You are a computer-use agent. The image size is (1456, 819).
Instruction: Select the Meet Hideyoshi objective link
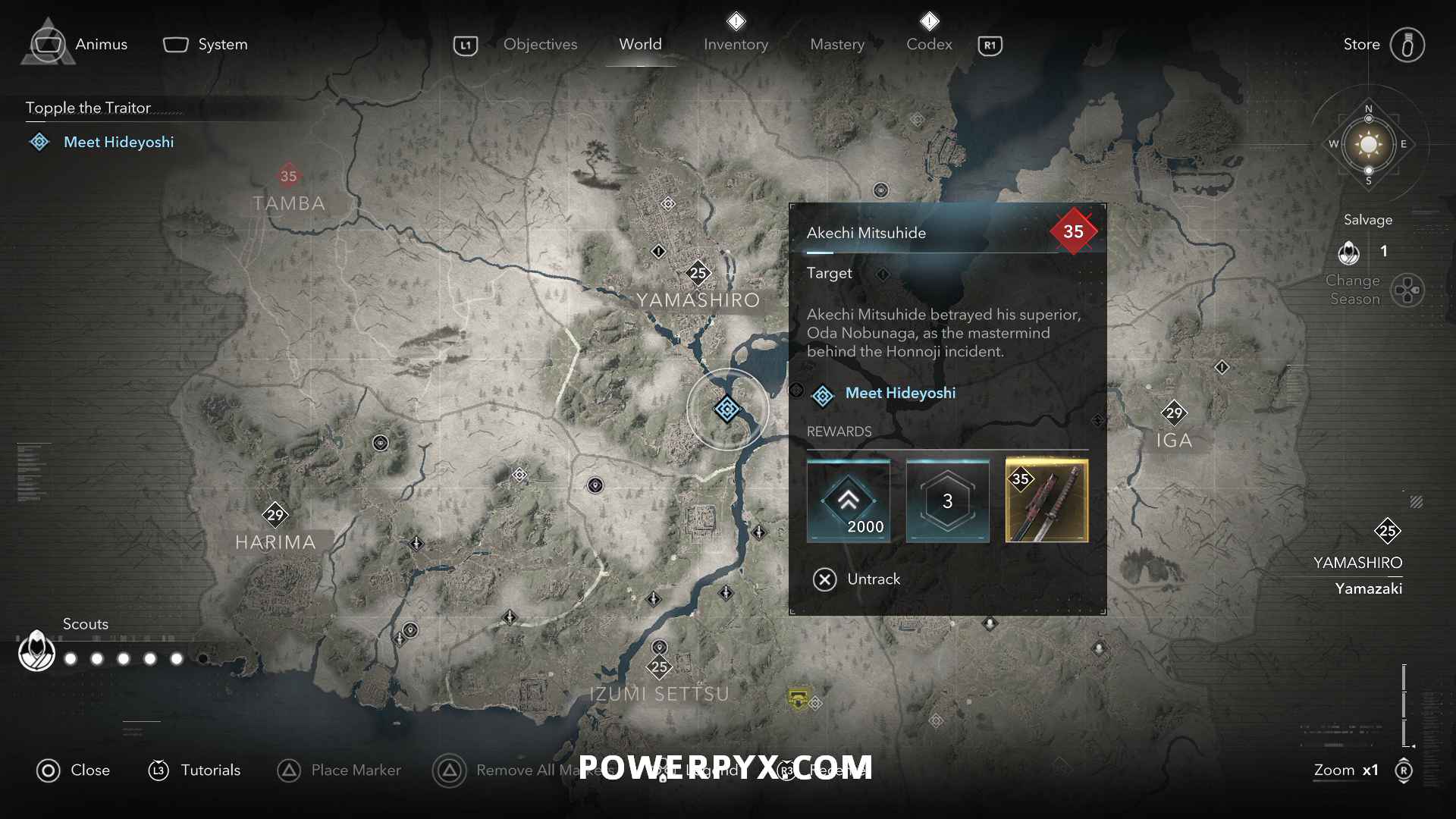tap(899, 393)
